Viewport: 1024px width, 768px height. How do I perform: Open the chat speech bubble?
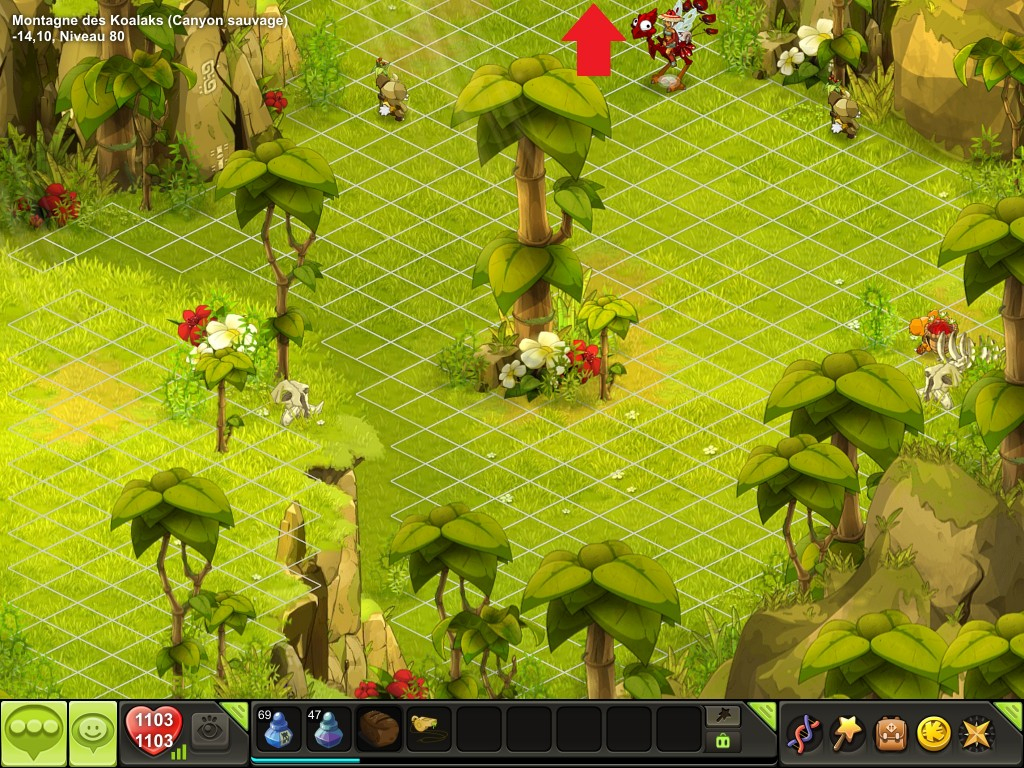33,733
